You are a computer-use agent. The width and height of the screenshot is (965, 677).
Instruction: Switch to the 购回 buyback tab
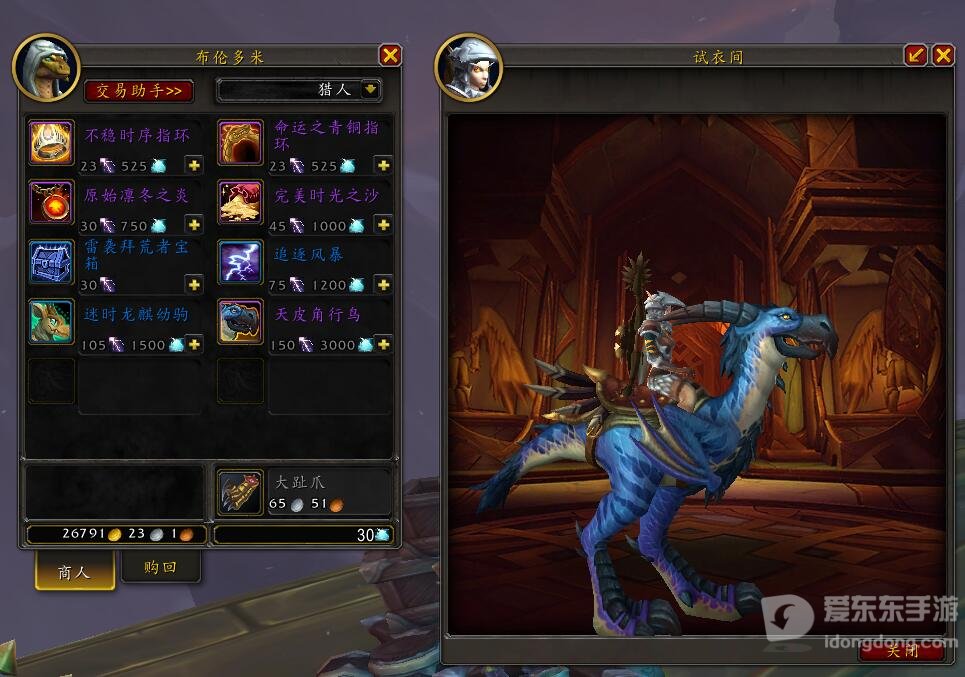[x=160, y=568]
